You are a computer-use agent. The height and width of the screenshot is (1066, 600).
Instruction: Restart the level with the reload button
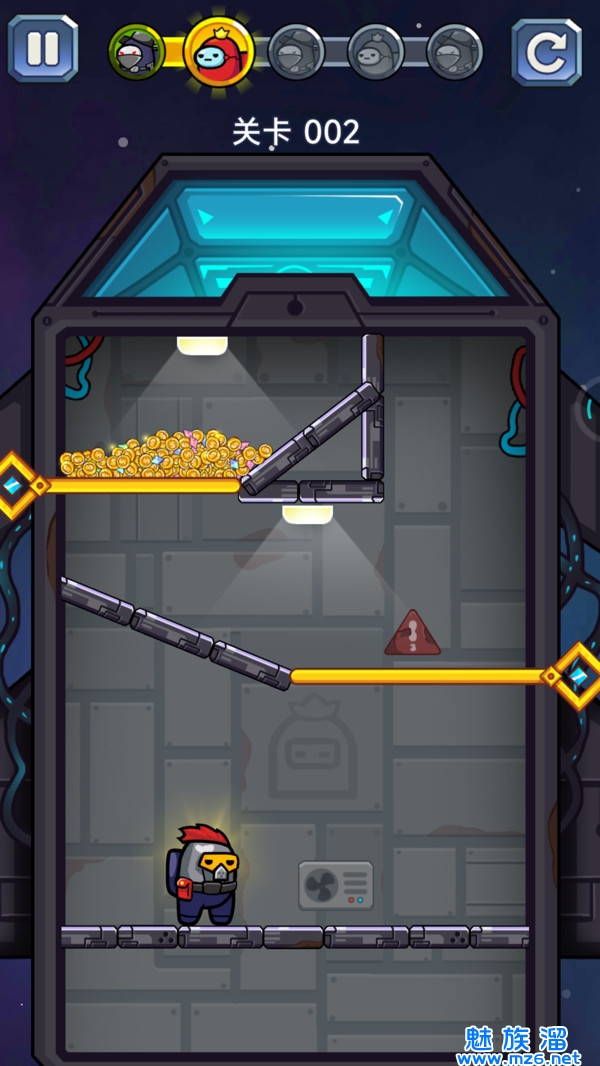pyautogui.click(x=546, y=51)
